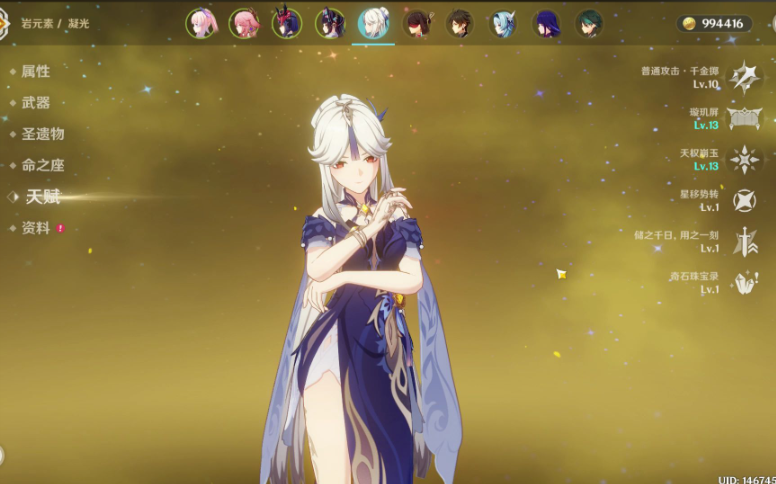The width and height of the screenshot is (776, 484).
Task: Open the 武器 (Weapon) menu entry
Action: coord(35,102)
